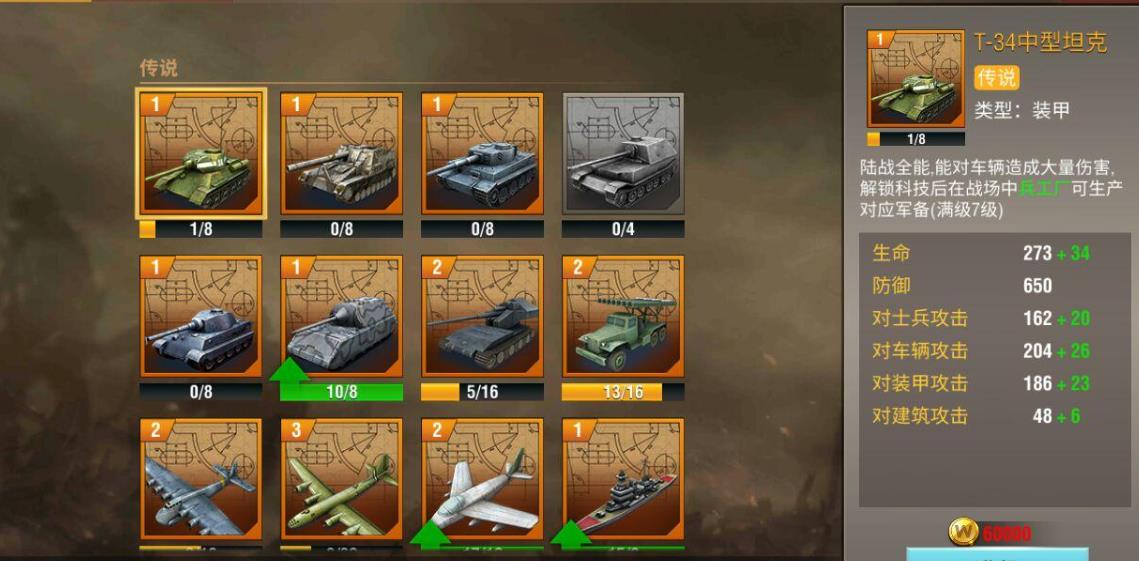Screen dimensions: 1139x561
Task: Pick the green level 3 bomber card
Action: point(342,480)
